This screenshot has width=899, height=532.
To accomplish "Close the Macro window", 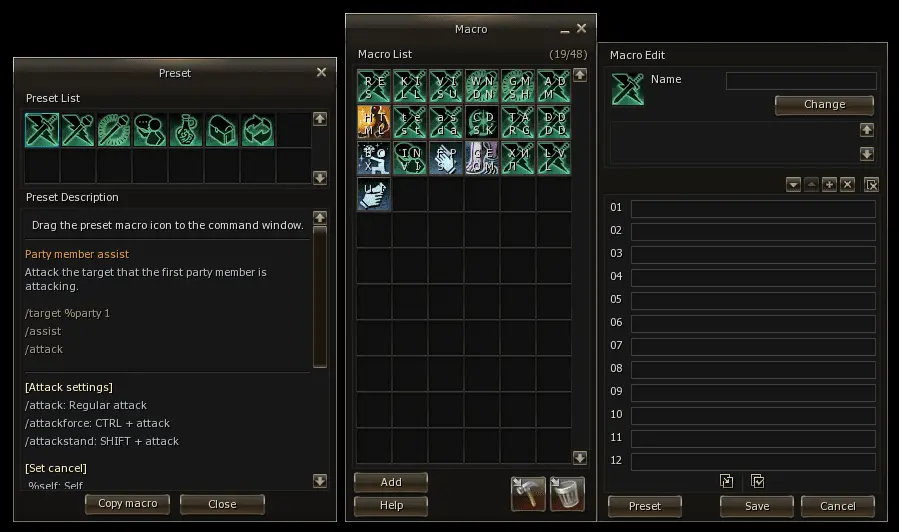I will click(581, 29).
